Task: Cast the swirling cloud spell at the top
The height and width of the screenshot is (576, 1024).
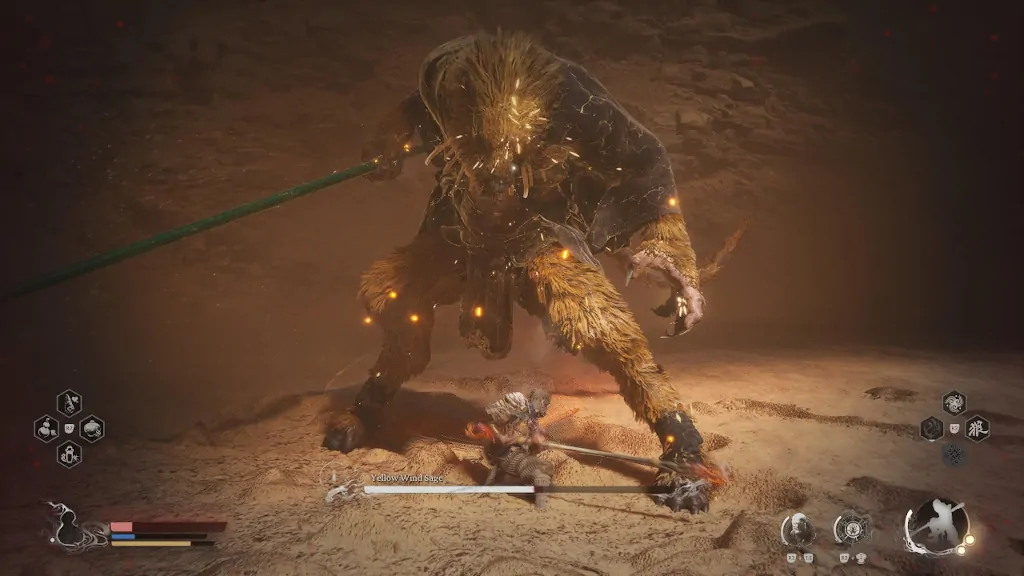Action: pos(954,403)
